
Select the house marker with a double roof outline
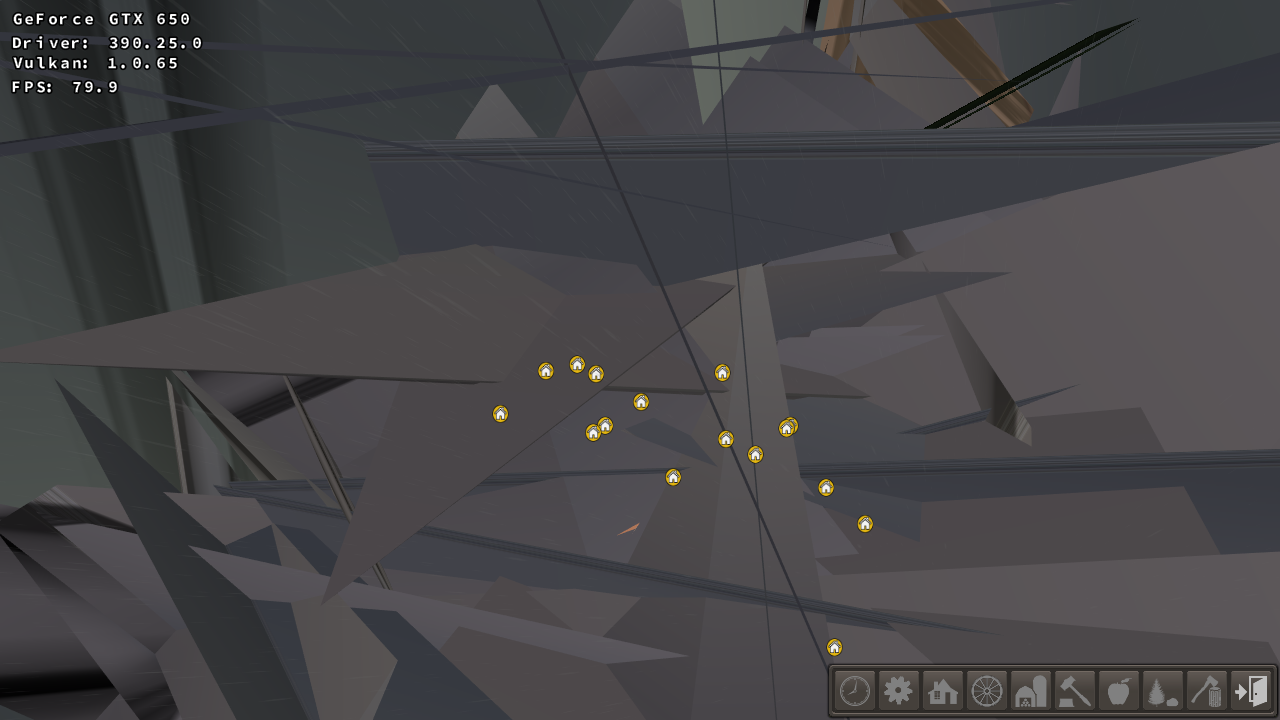[x=788, y=427]
